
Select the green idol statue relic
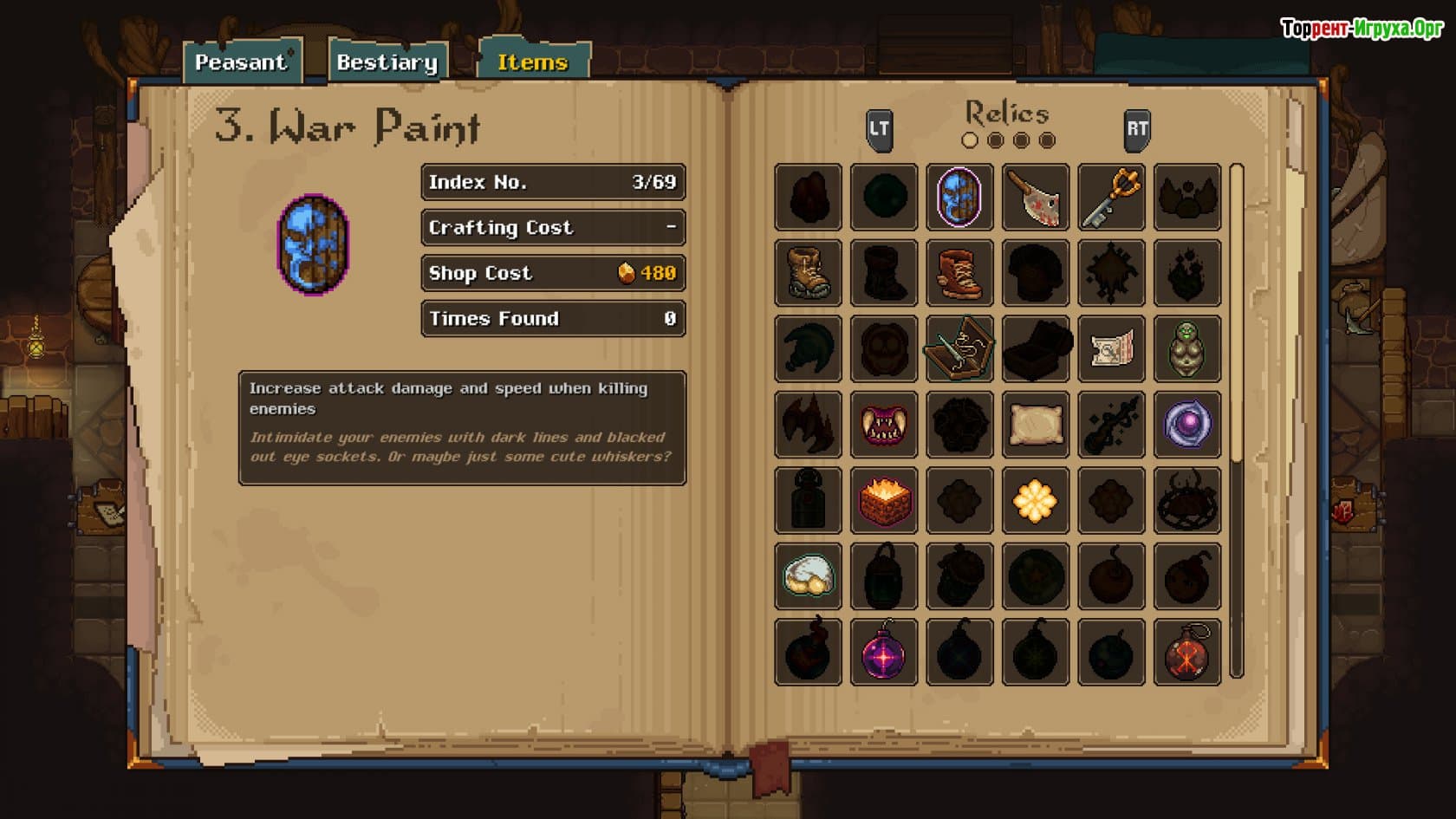pos(1187,349)
